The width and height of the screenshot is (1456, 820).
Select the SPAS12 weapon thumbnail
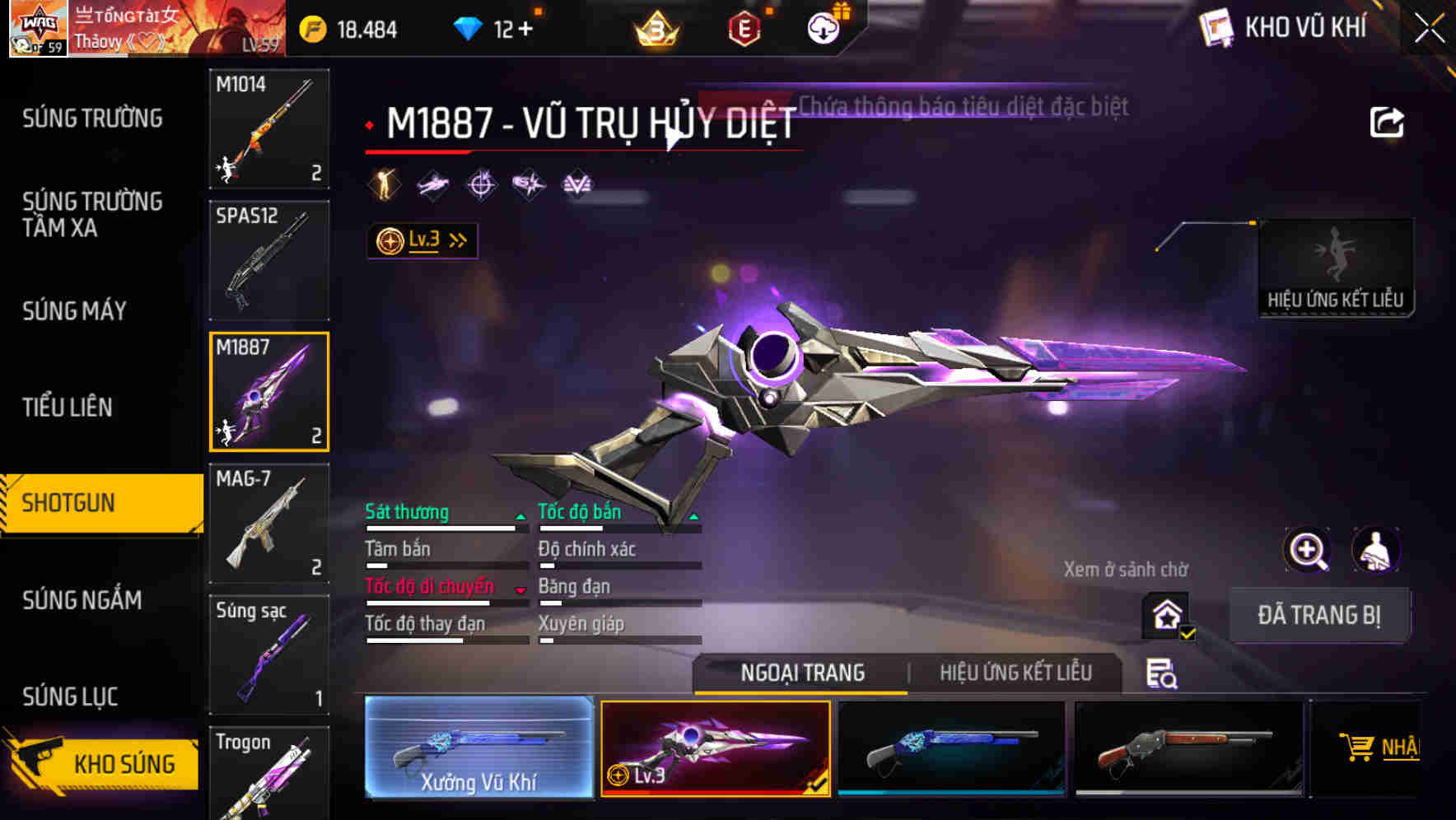click(x=268, y=259)
